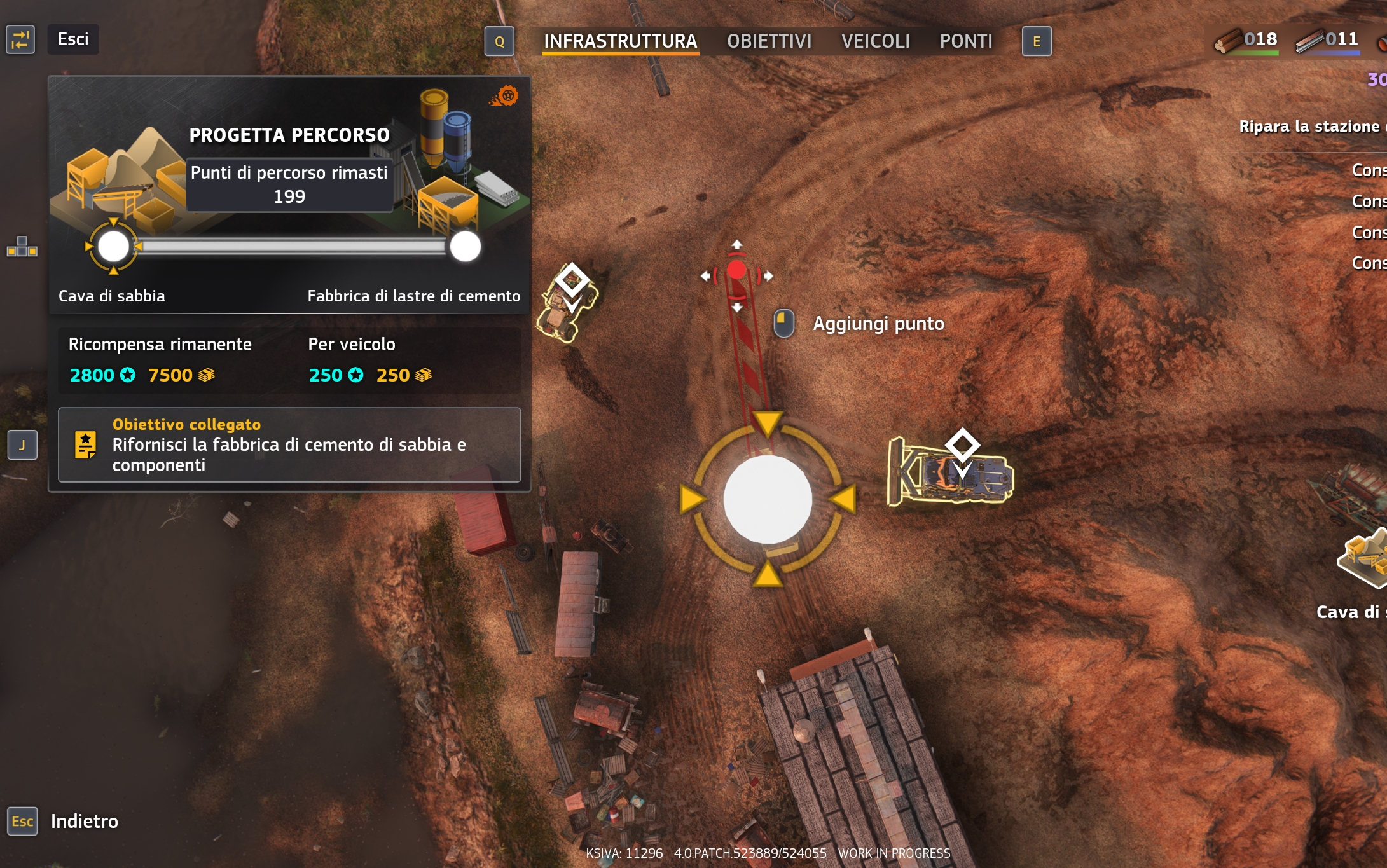Click the endpoint circle on the route progress bar
1387x868 pixels.
(x=466, y=247)
